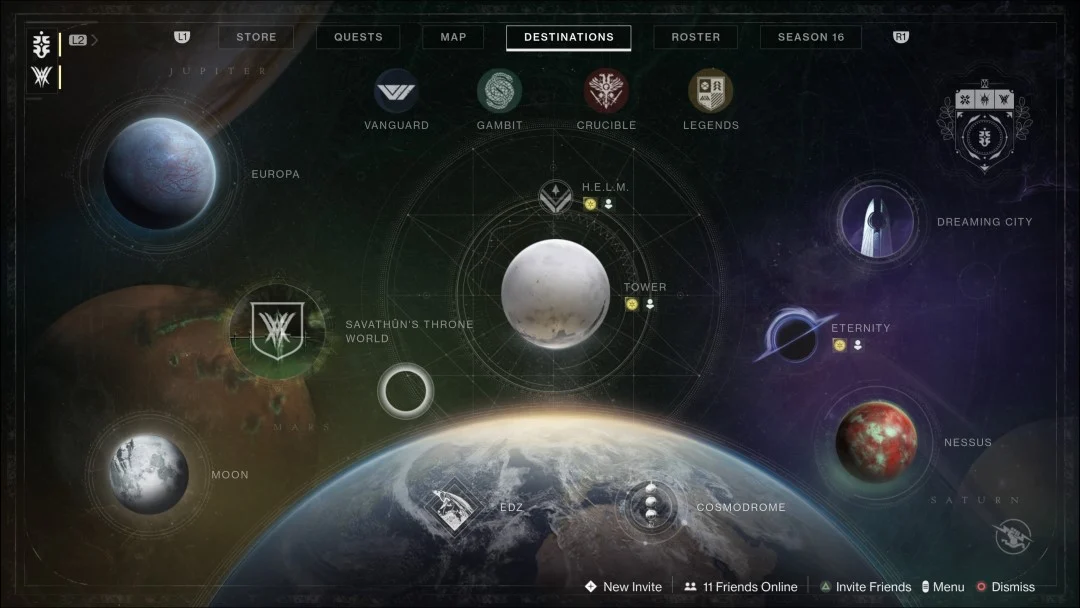Travel to Europa on the map
This screenshot has height=608, width=1080.
(159, 173)
